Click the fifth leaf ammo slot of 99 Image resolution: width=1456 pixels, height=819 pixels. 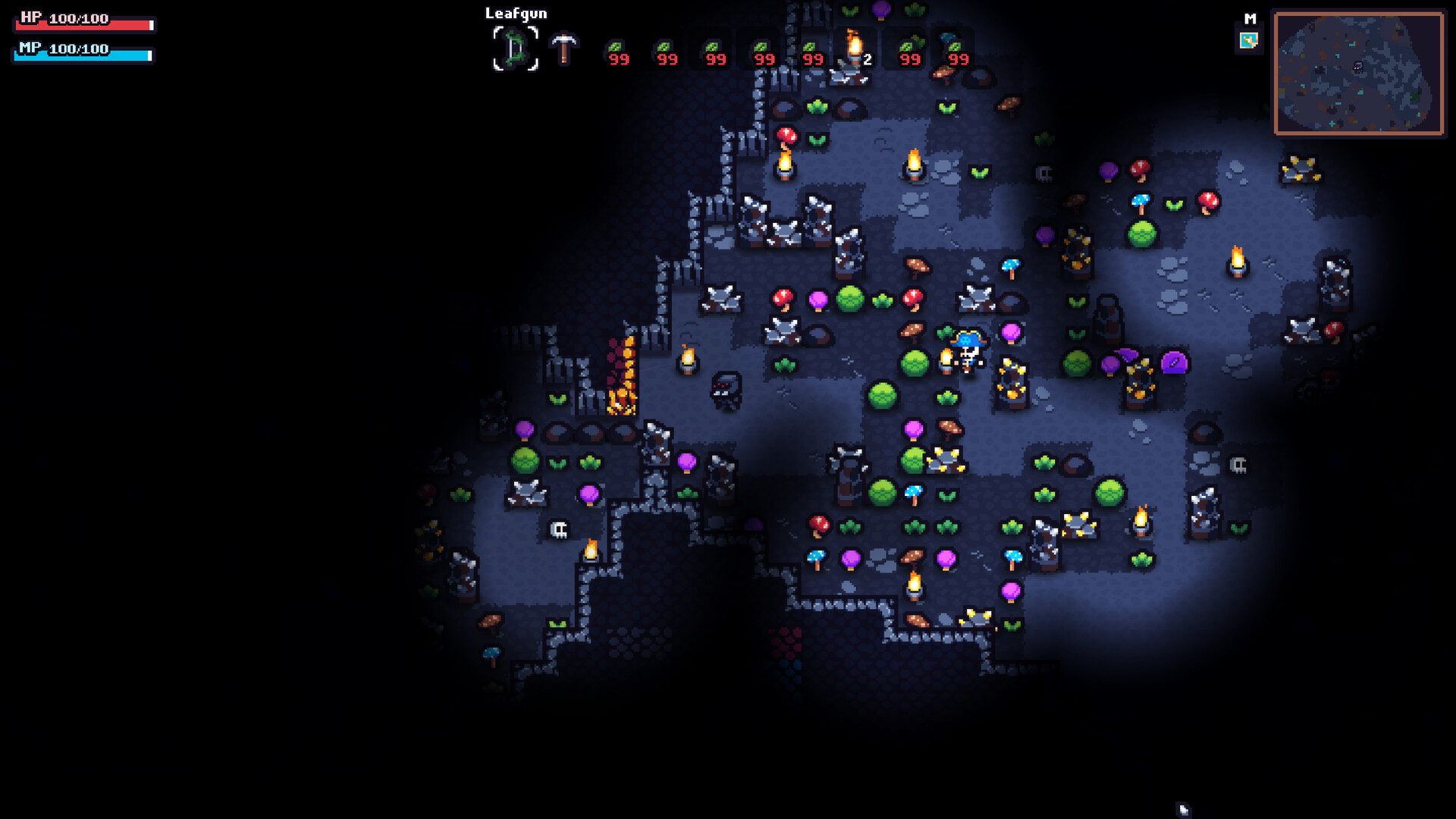click(x=812, y=47)
